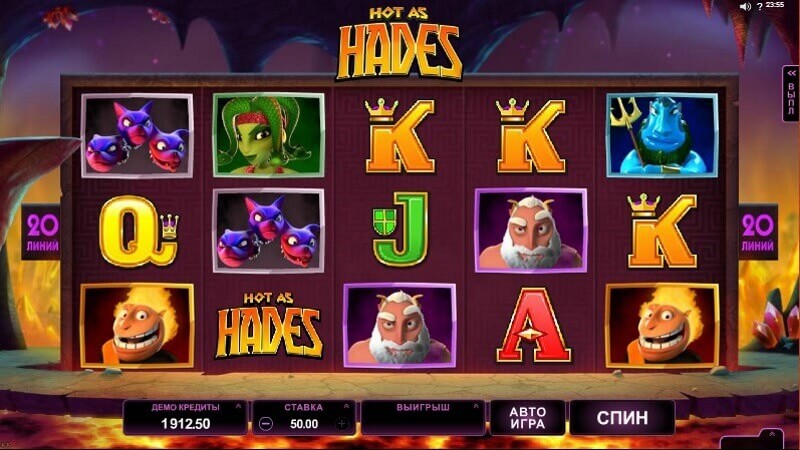
Task: Increase the bet with the plus button
Action: coord(342,423)
